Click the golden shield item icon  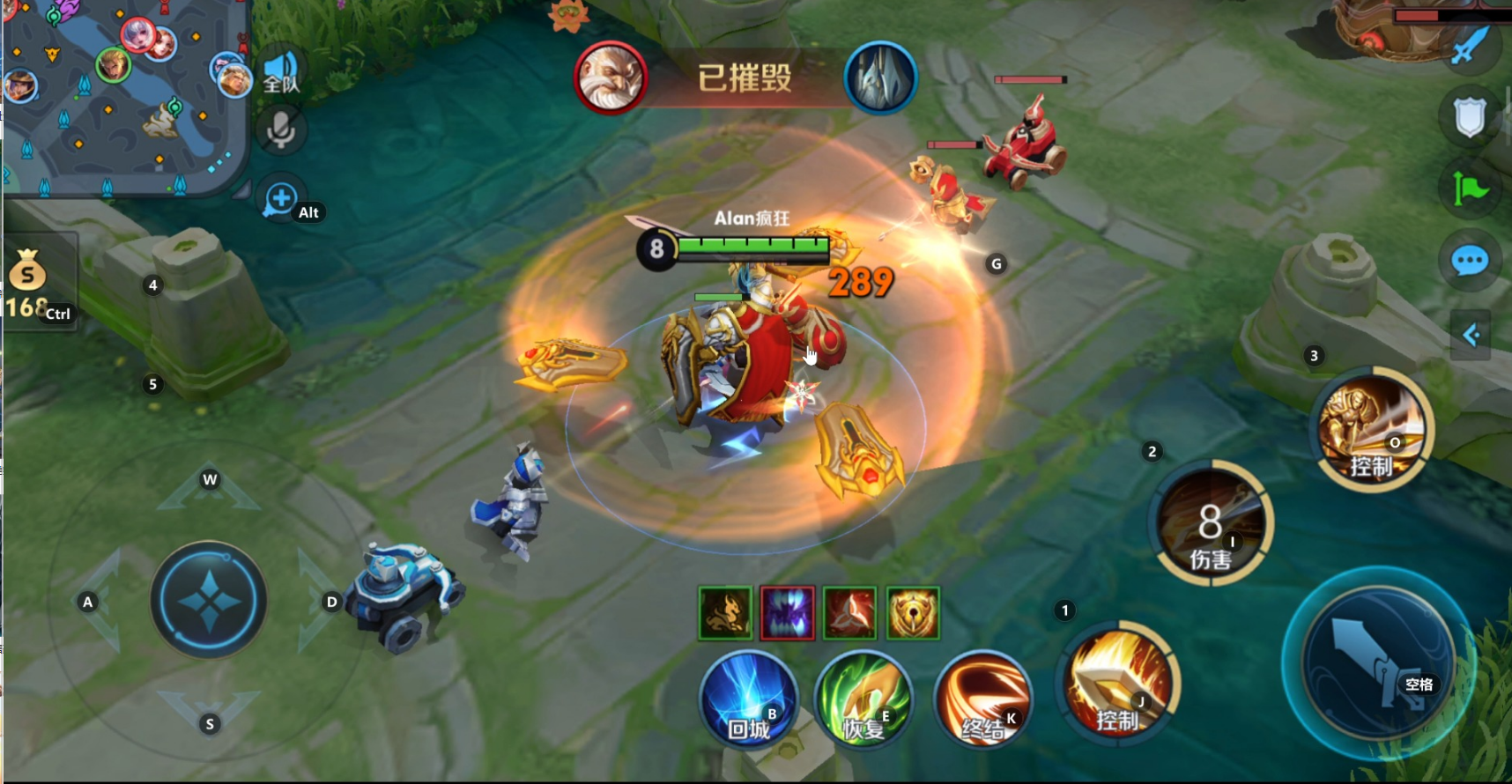pyautogui.click(x=912, y=613)
